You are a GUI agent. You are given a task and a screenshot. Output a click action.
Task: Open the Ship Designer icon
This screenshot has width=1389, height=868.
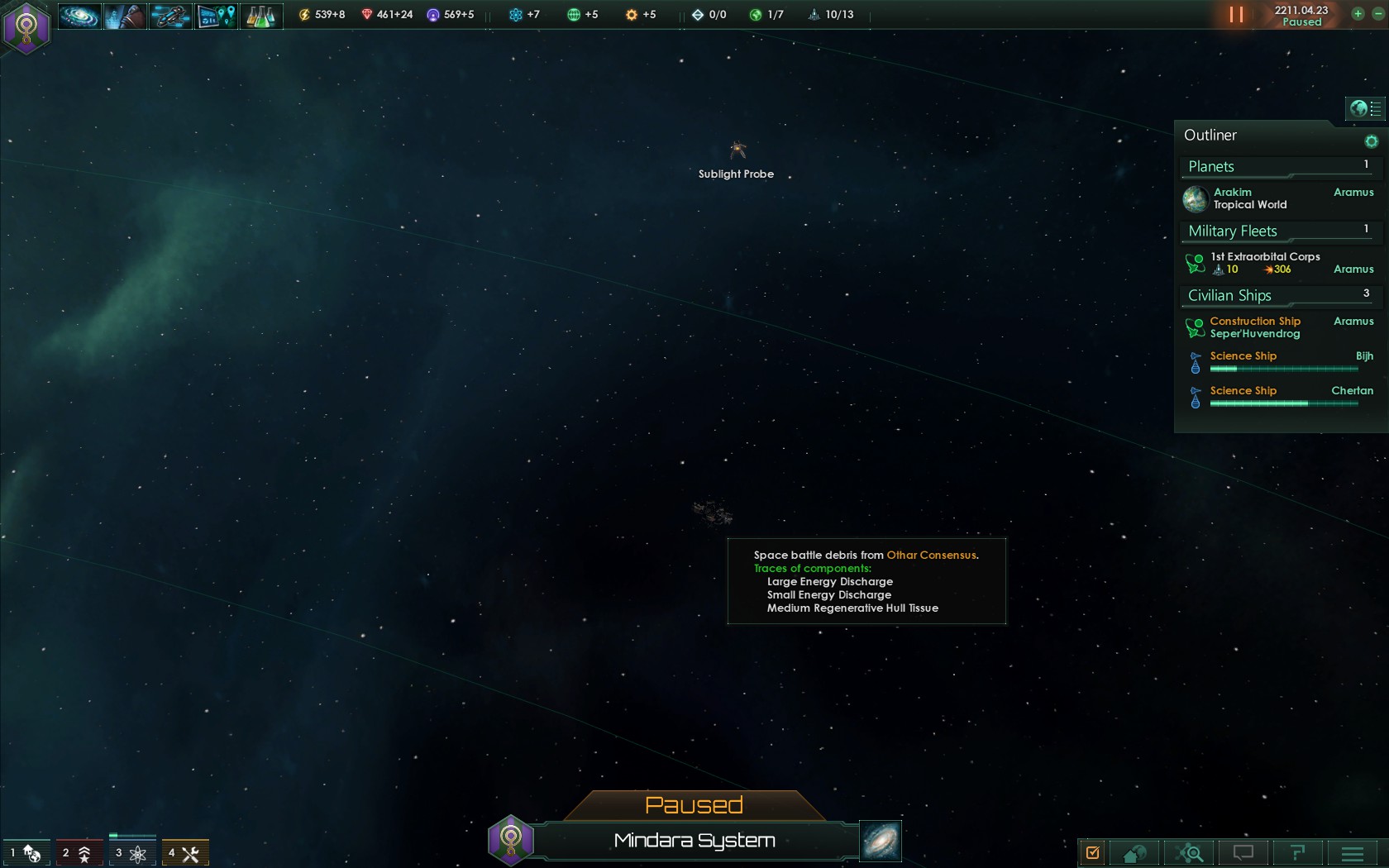(x=170, y=15)
